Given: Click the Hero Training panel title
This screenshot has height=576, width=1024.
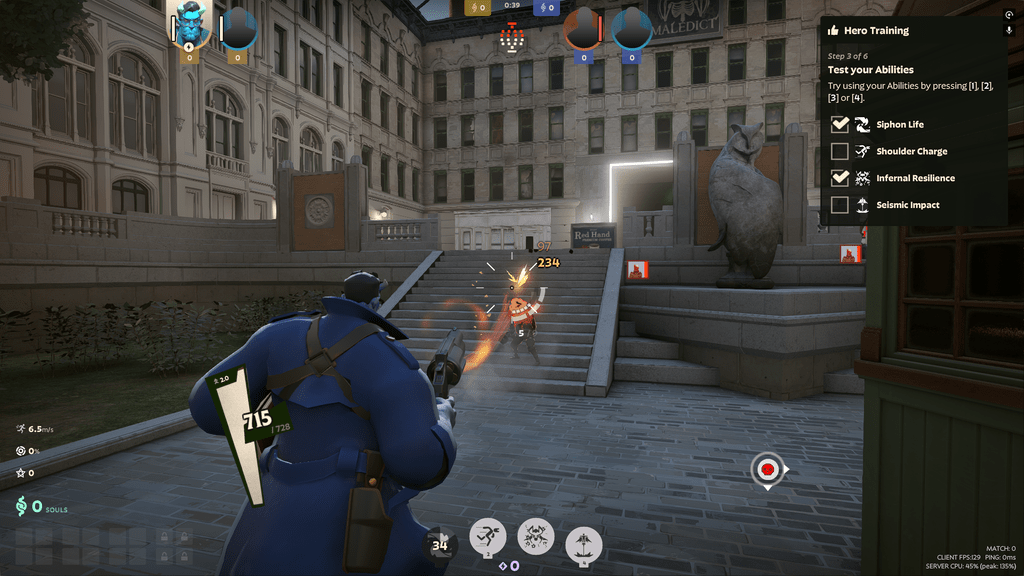Looking at the screenshot, I should (x=874, y=31).
